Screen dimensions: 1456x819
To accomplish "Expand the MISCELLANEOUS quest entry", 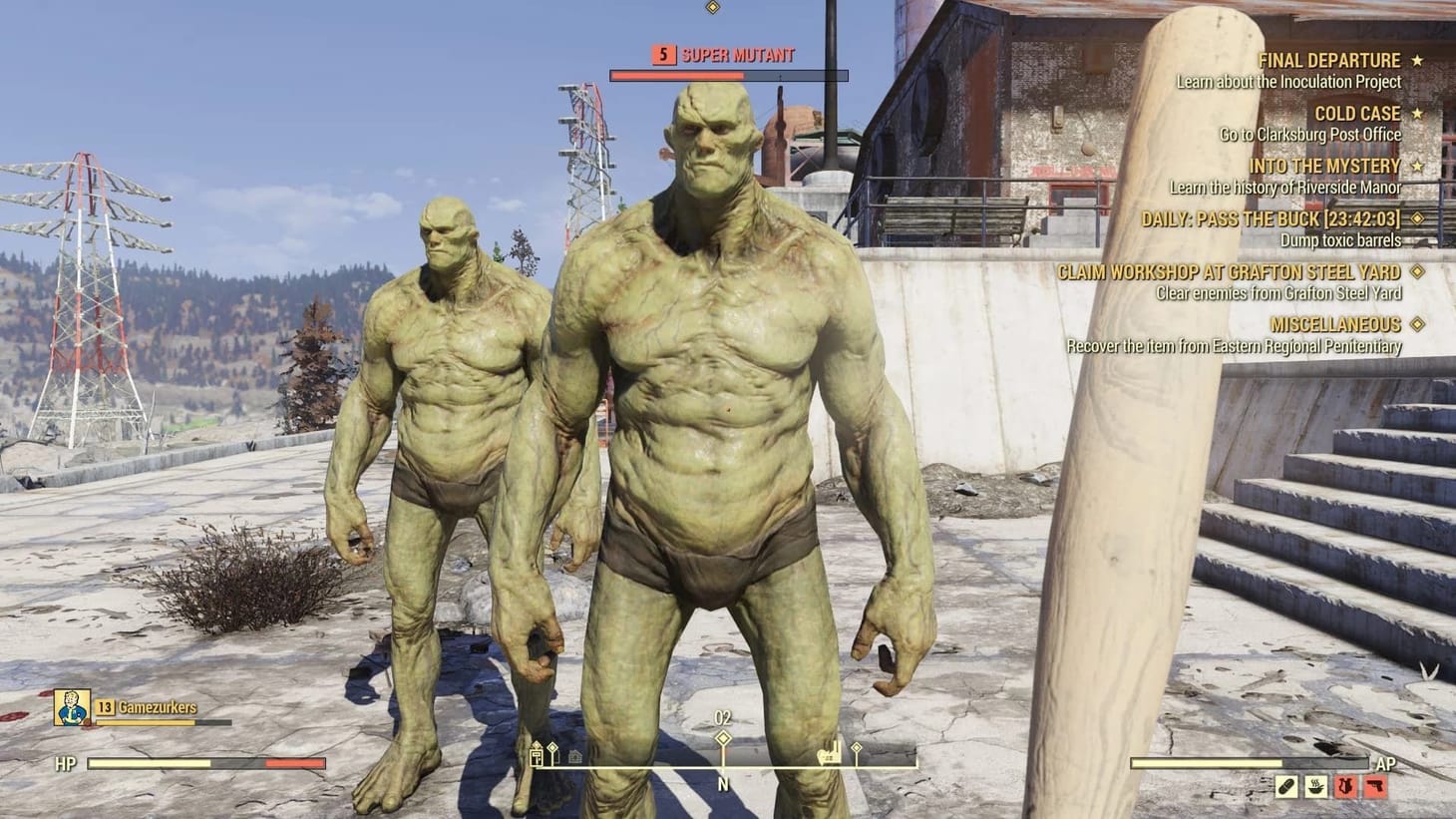I will (1415, 324).
